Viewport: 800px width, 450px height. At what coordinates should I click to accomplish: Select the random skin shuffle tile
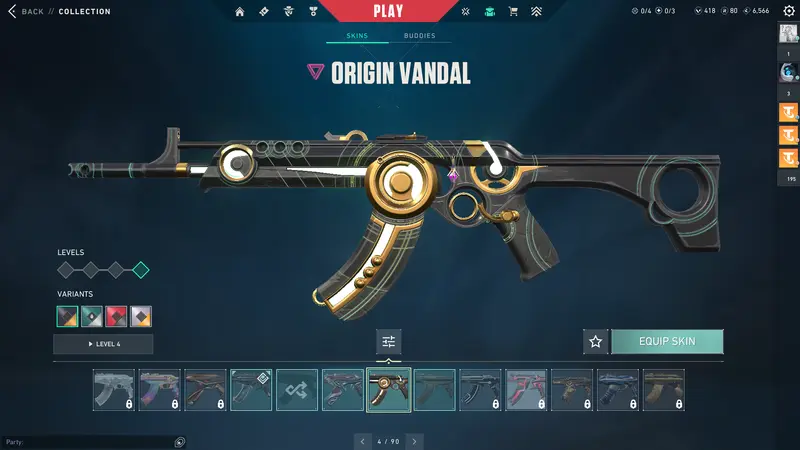tap(297, 390)
